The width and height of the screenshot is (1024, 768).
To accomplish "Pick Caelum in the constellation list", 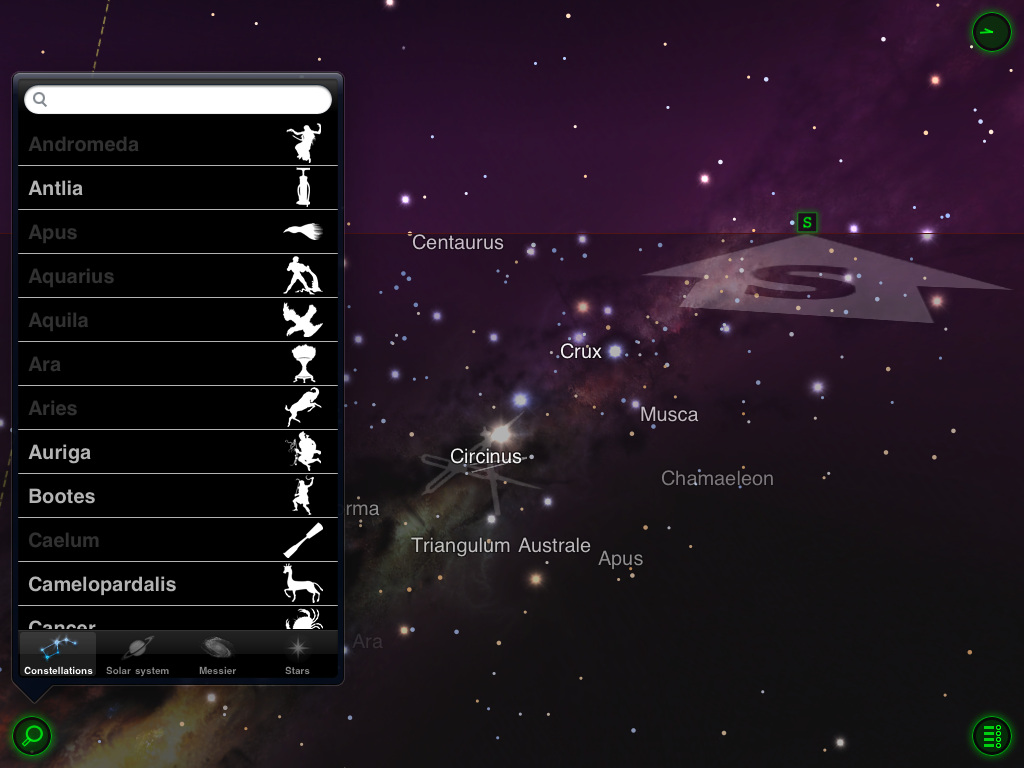I will [x=178, y=540].
